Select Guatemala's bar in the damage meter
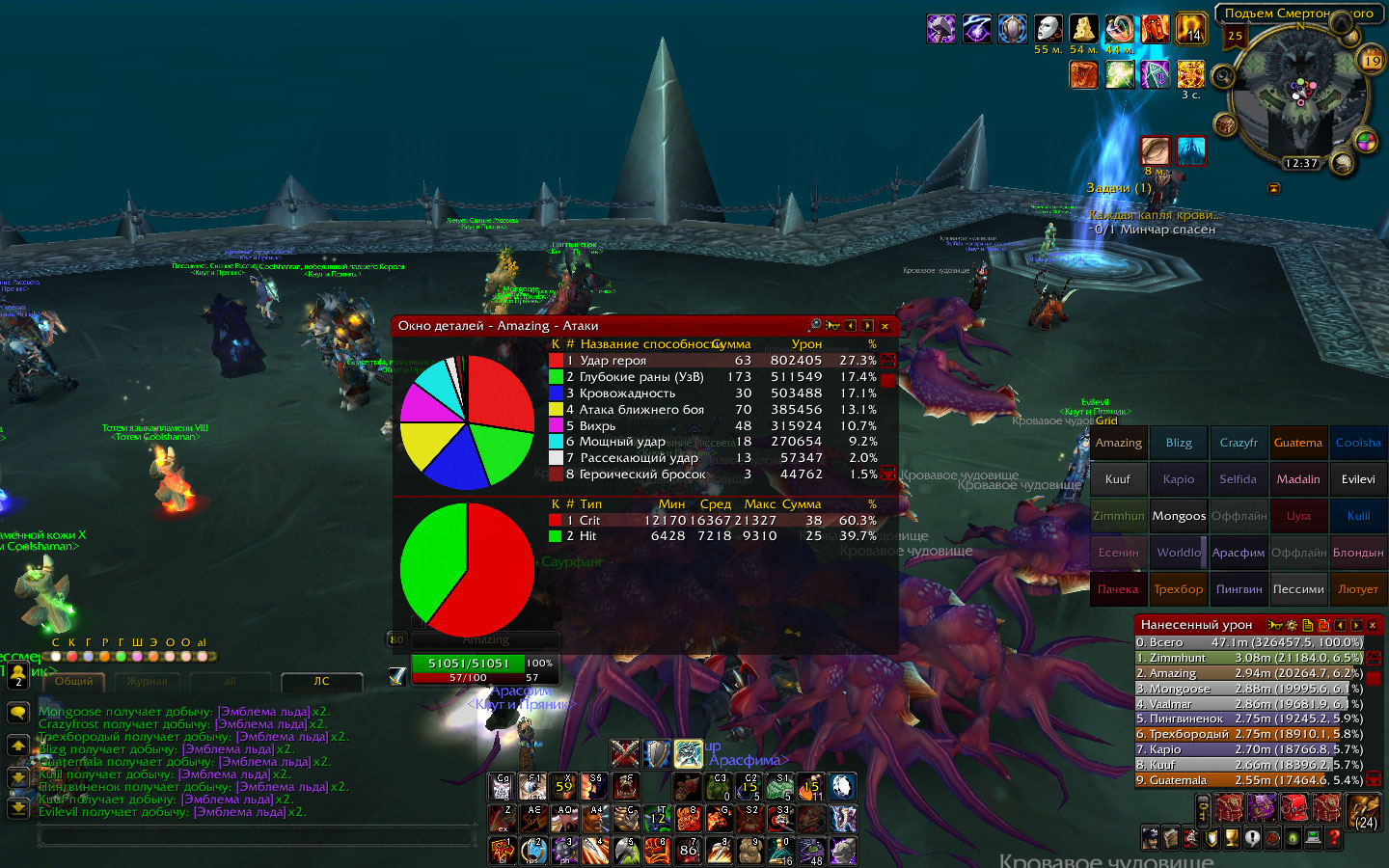 (x=1249, y=780)
